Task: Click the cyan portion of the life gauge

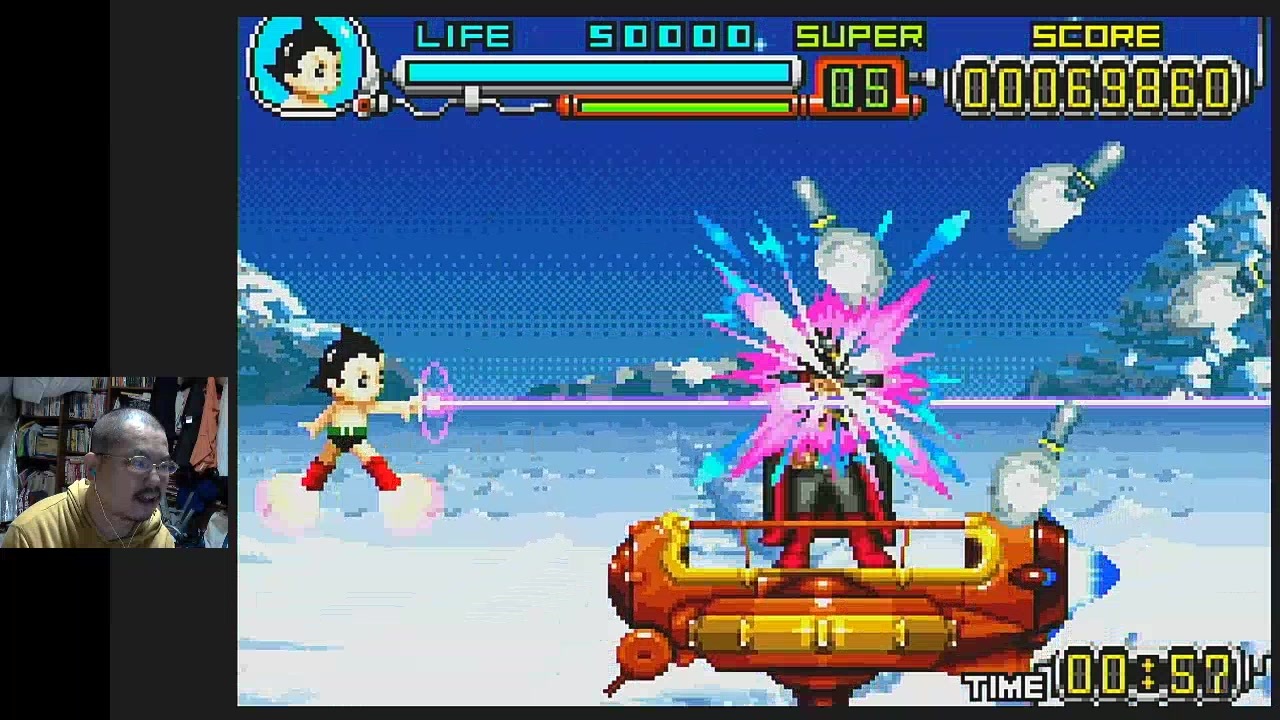Action: click(600, 72)
